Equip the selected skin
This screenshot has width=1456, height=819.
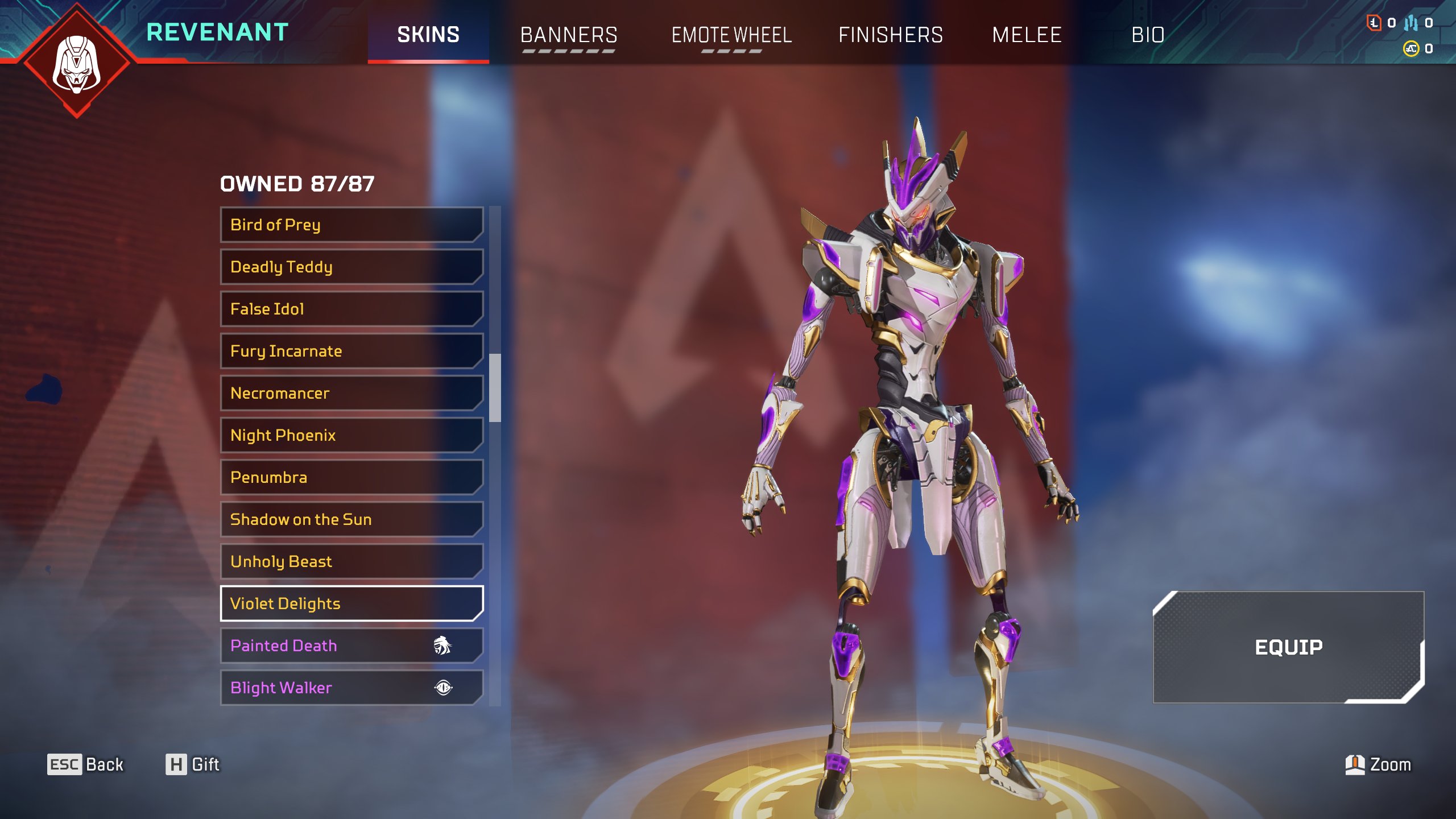point(1288,647)
